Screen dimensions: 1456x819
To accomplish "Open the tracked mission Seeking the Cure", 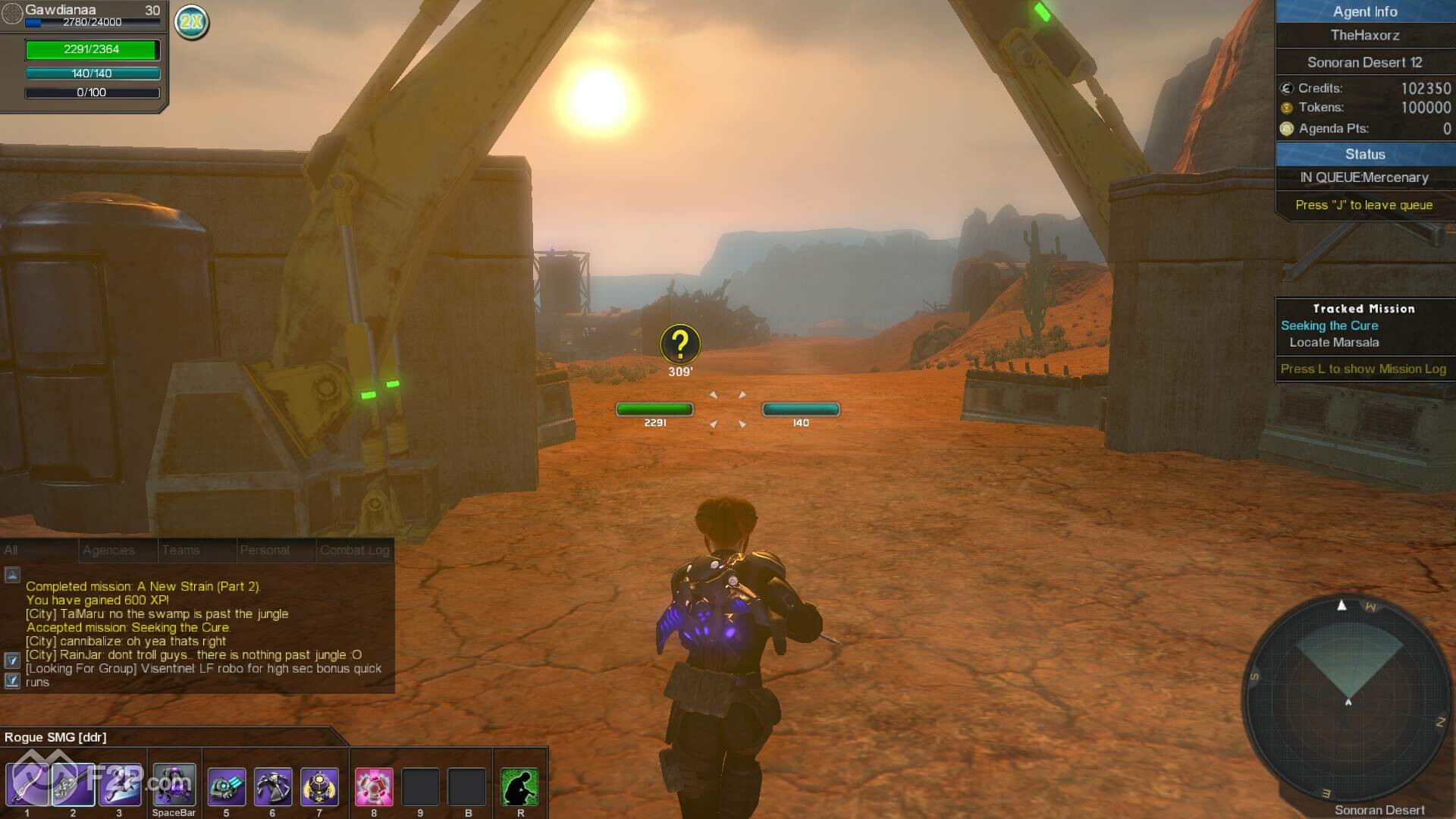I will click(1329, 325).
